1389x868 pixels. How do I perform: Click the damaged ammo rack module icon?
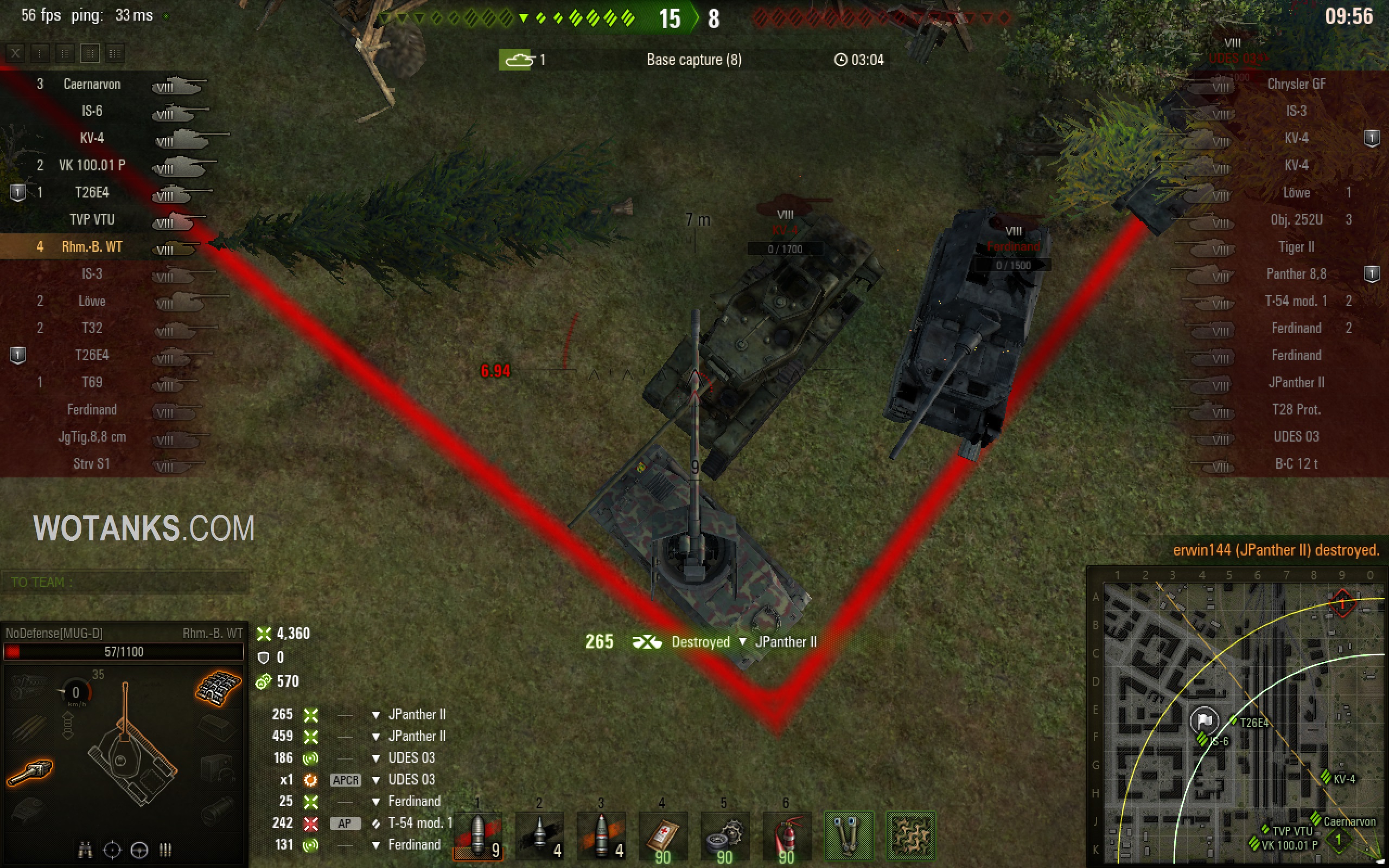click(x=218, y=687)
